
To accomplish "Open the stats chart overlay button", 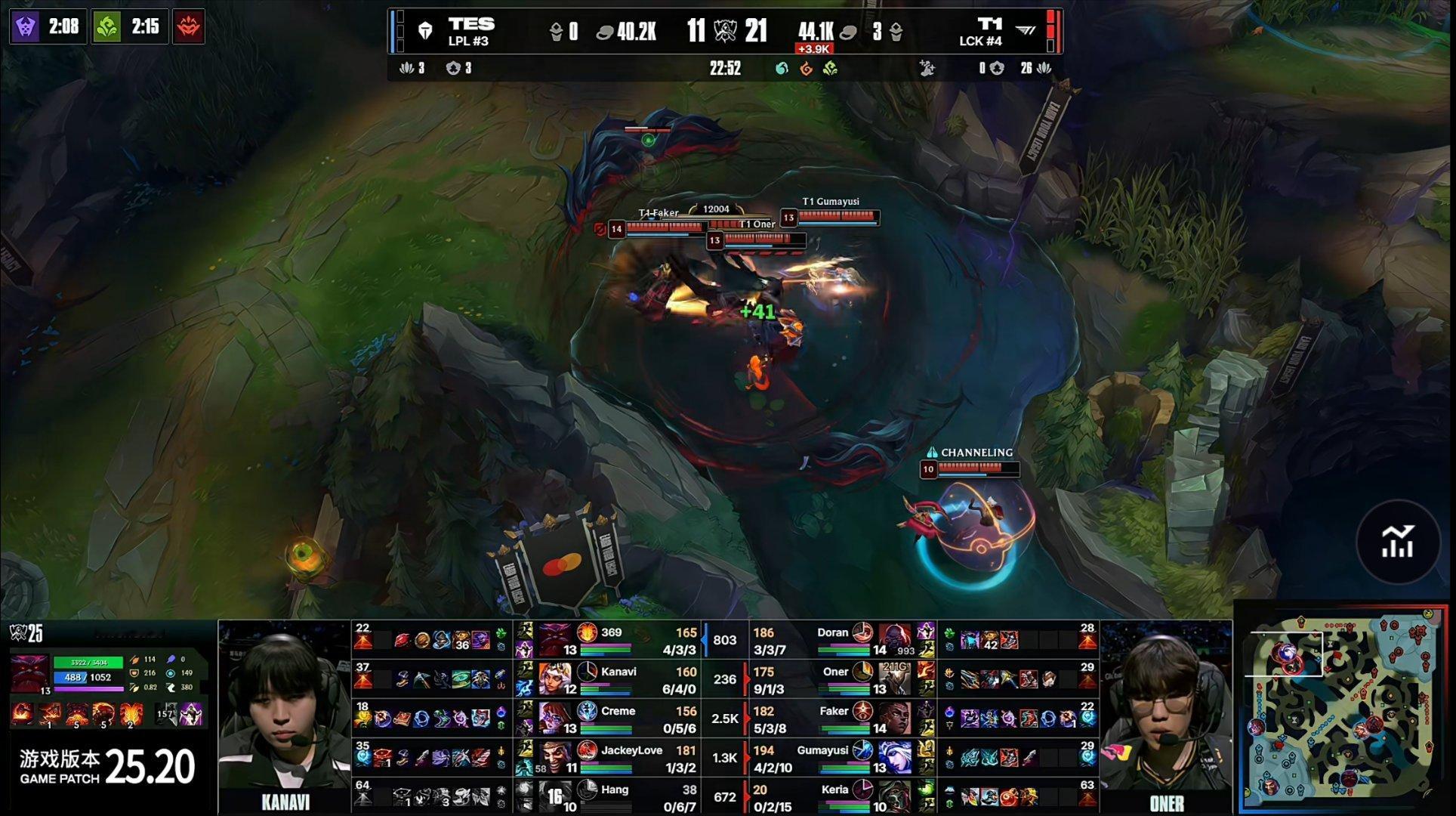I will (x=1397, y=541).
